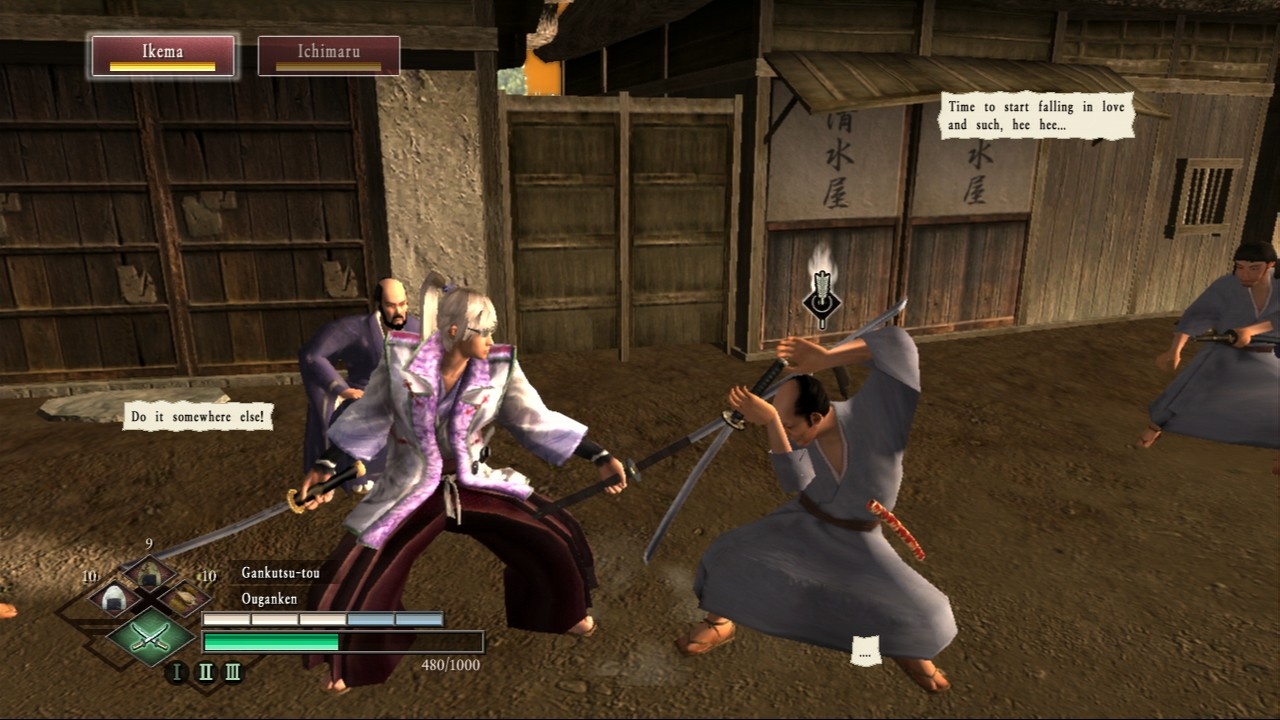Expand the Ouganken technique label
1280x720 pixels.
pos(268,600)
